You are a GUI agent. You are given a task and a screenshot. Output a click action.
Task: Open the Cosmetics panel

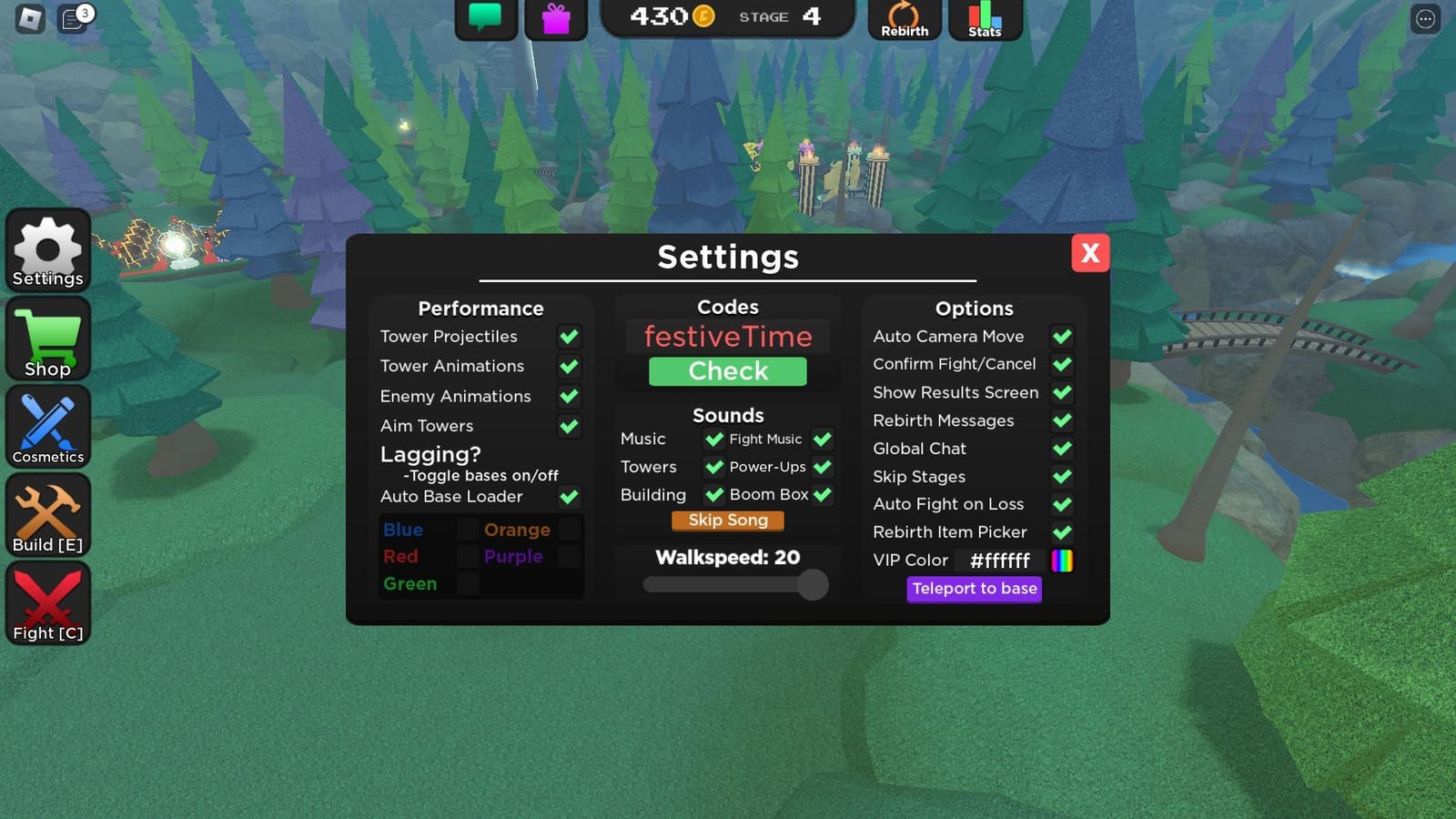[x=47, y=423]
